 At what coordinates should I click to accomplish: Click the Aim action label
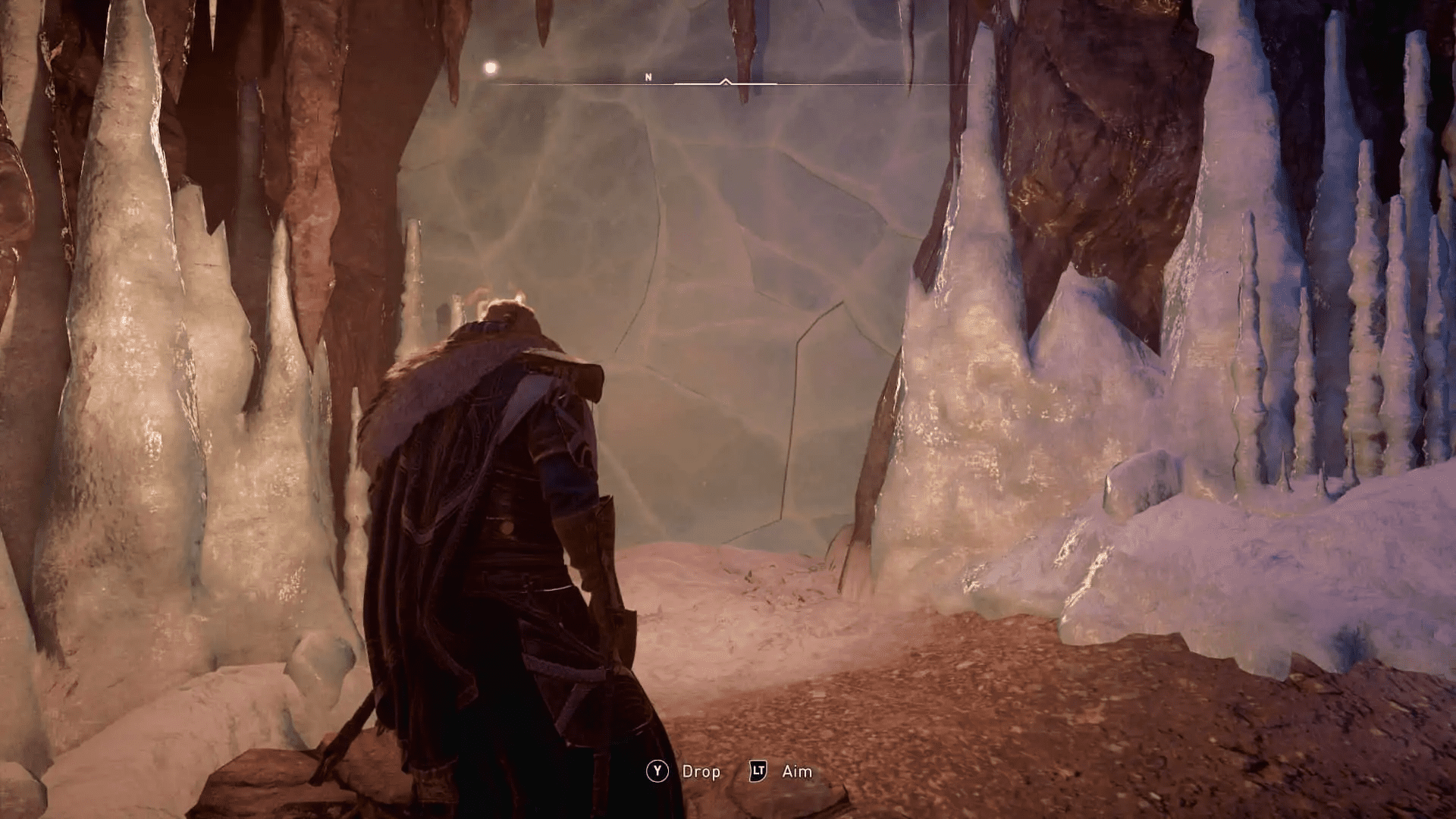[x=796, y=772]
